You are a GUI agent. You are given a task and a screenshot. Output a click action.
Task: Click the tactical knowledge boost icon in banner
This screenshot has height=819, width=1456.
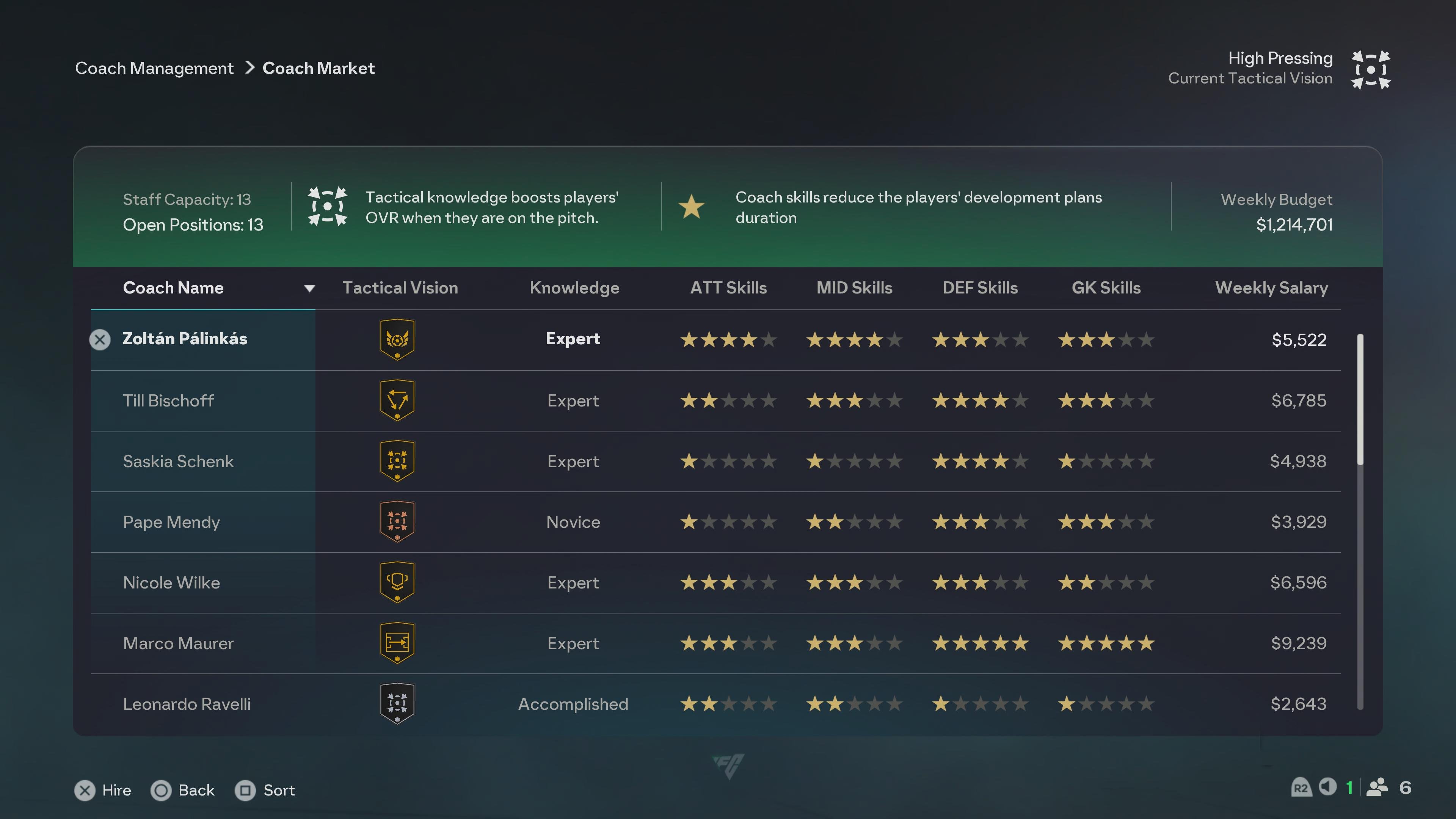coord(327,206)
